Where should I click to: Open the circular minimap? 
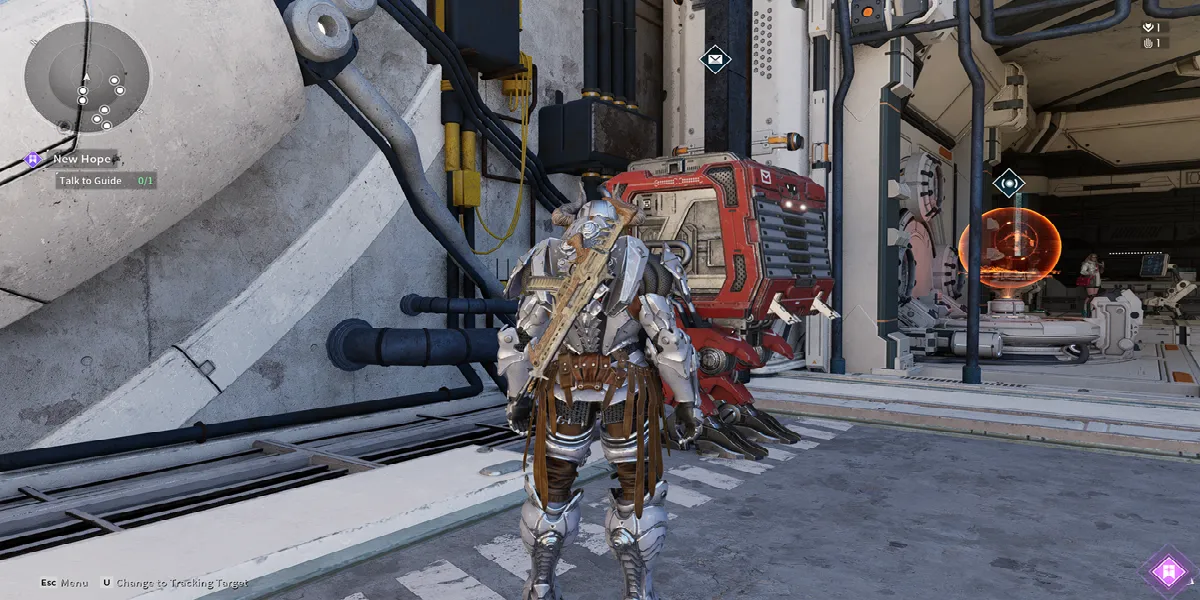pyautogui.click(x=87, y=78)
